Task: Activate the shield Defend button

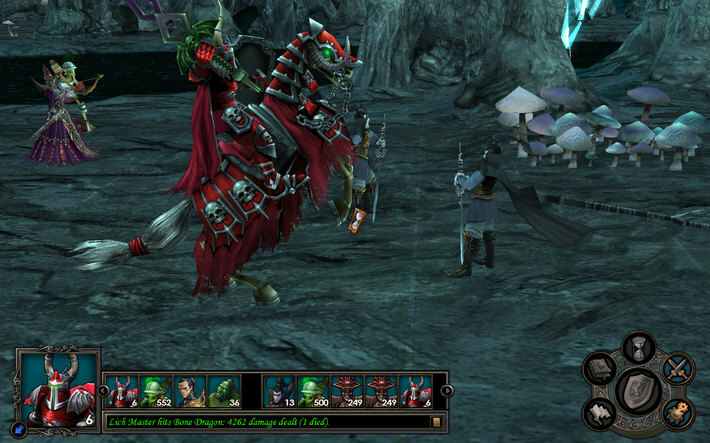Action: pyautogui.click(x=637, y=389)
